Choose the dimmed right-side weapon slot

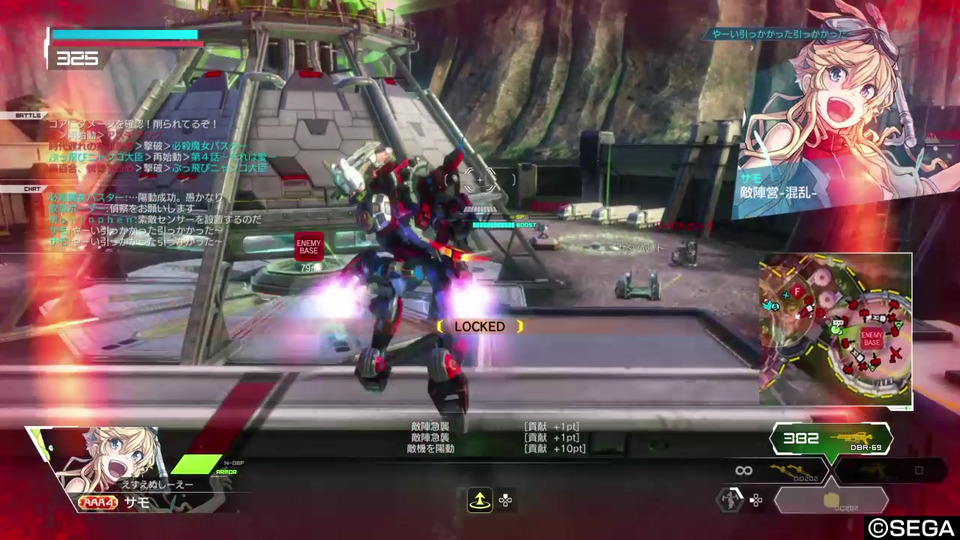point(891,470)
